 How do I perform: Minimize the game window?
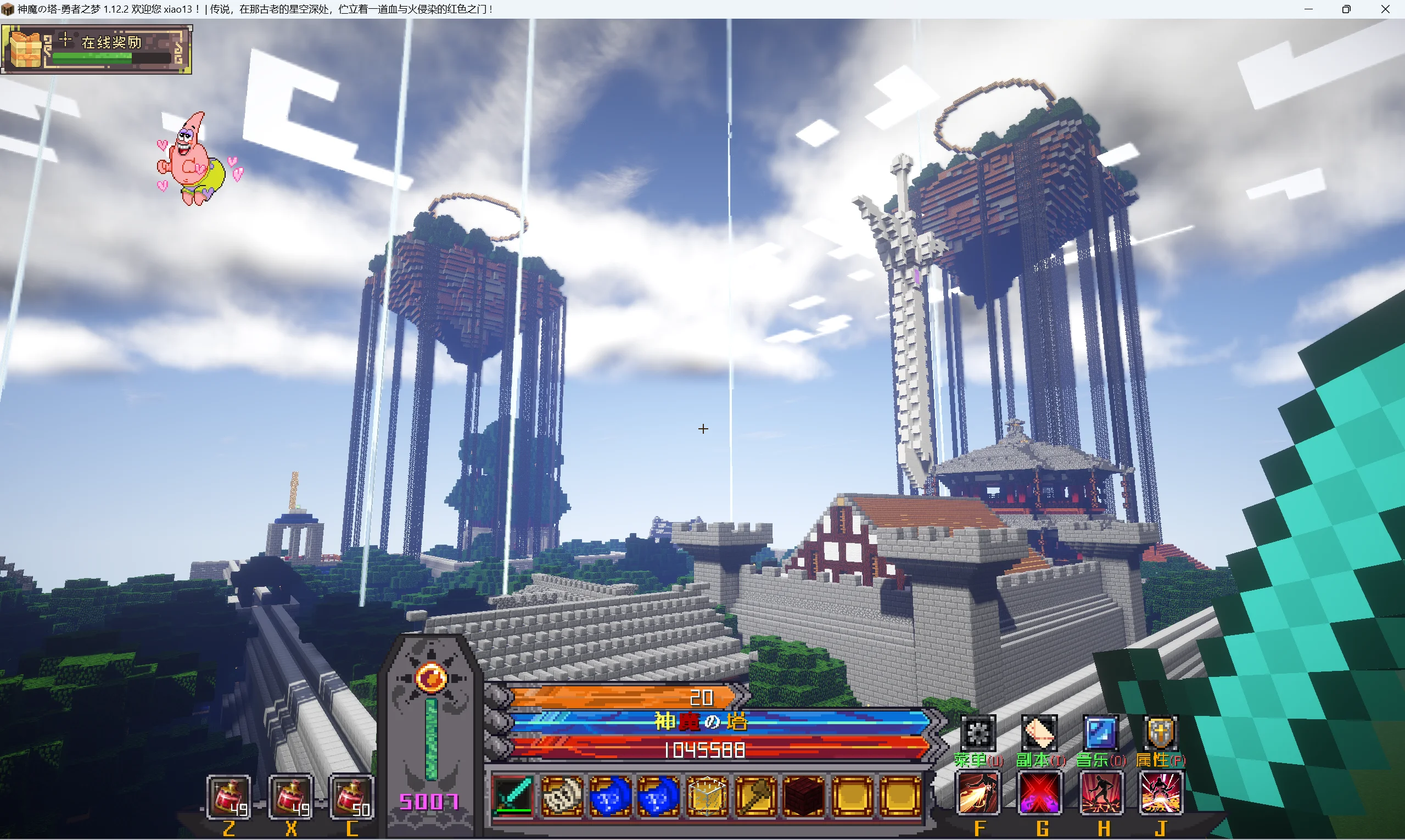point(1308,9)
